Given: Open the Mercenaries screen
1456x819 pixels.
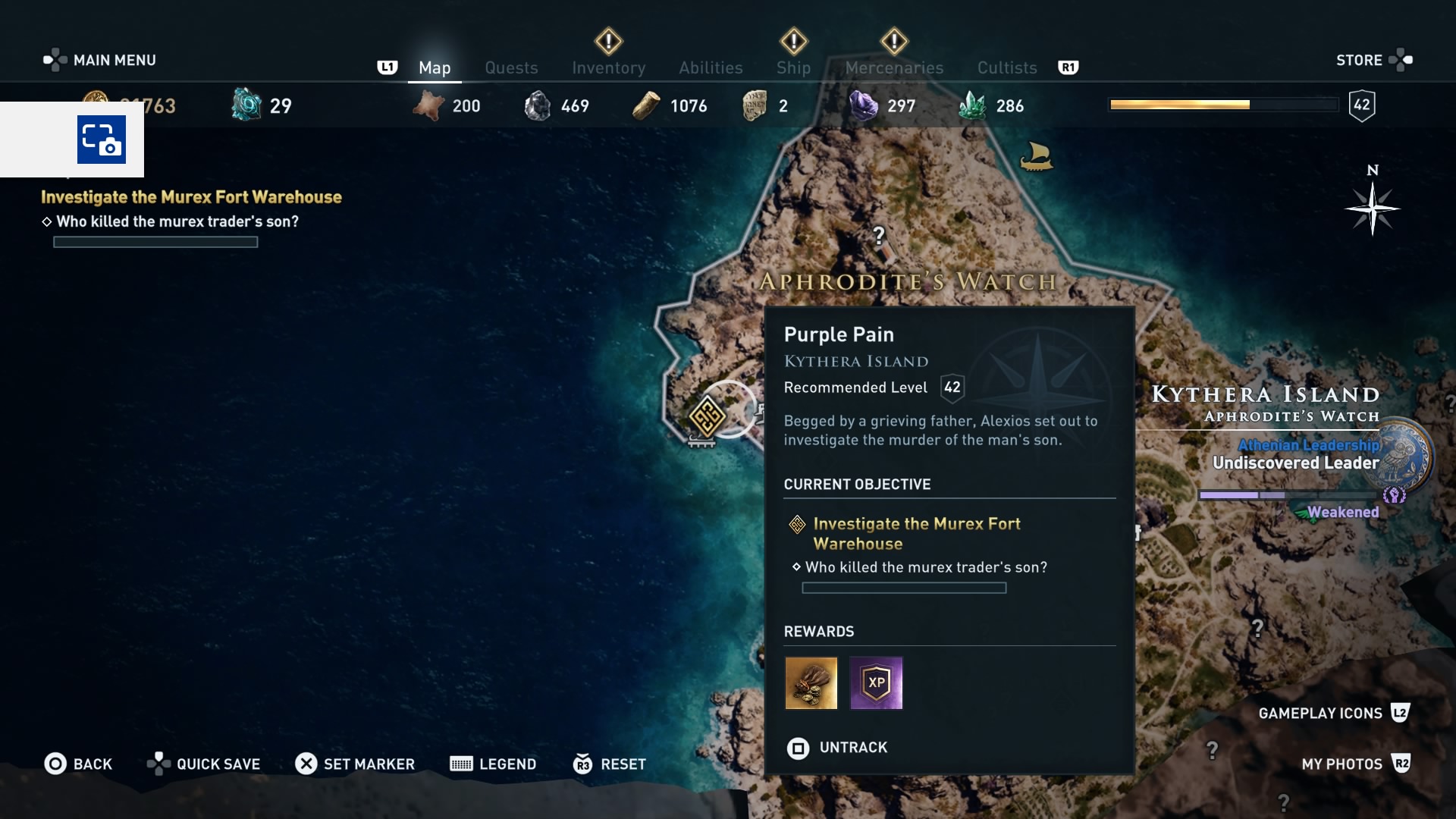Looking at the screenshot, I should pyautogui.click(x=894, y=67).
